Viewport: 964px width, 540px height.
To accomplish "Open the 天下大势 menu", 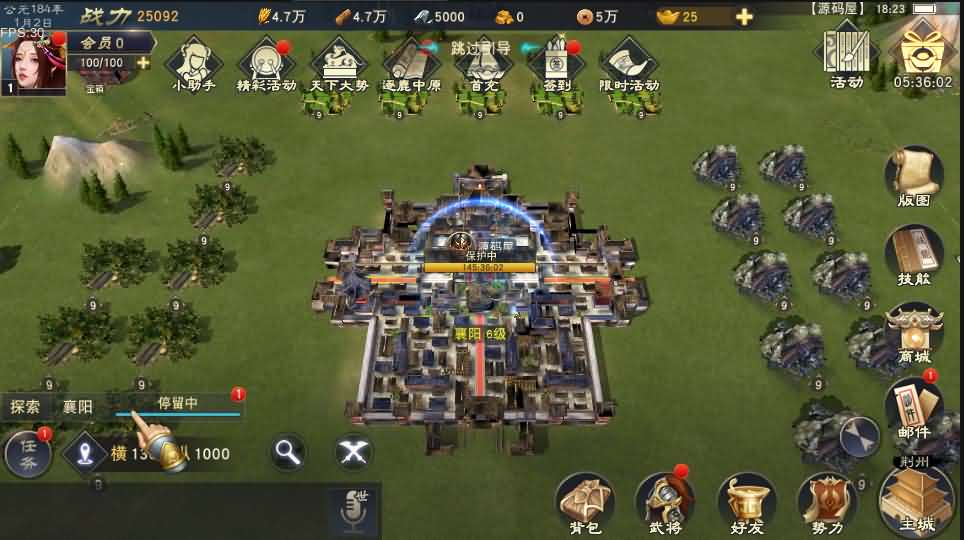I will [x=339, y=62].
